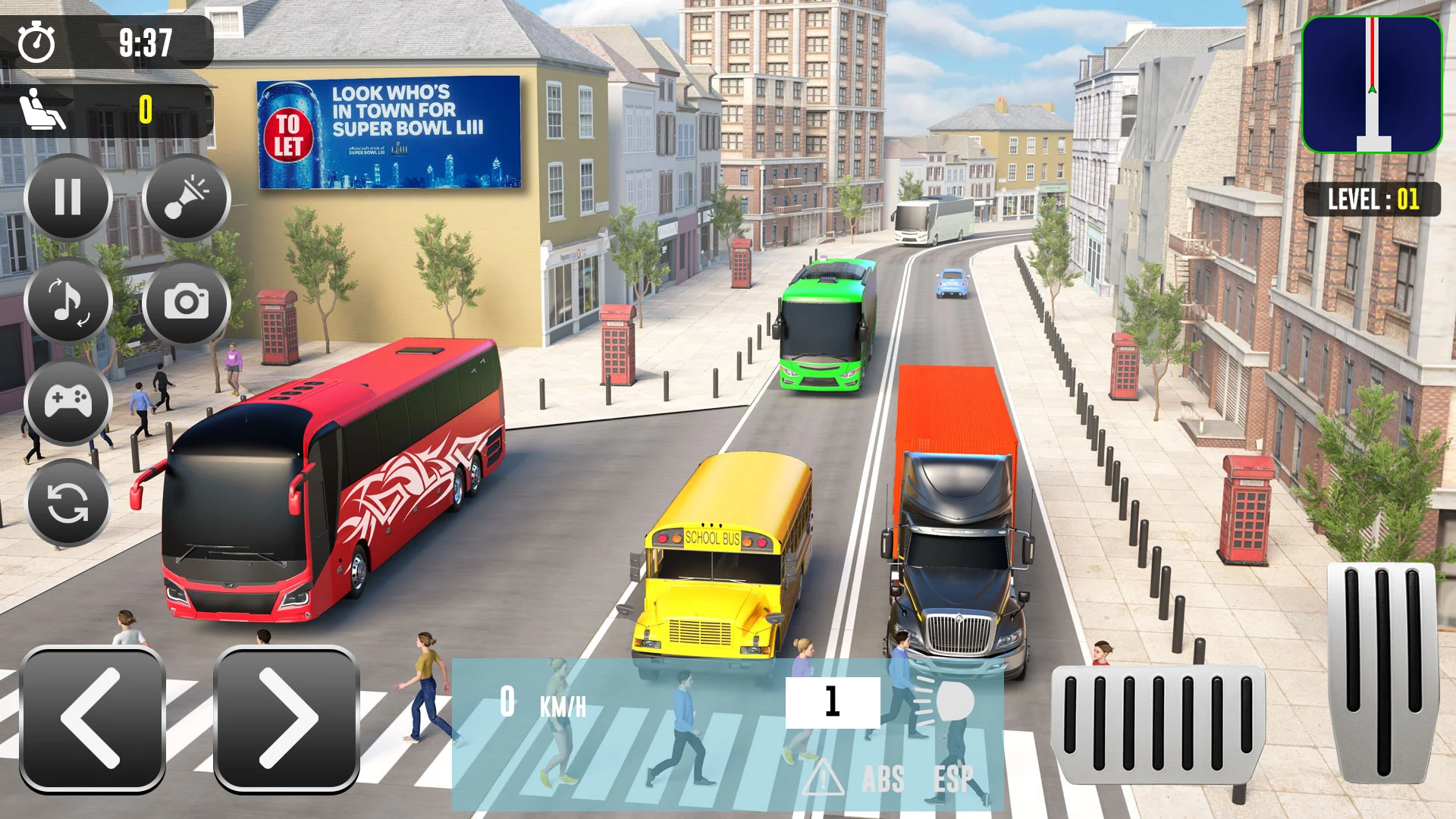Toggle the music note button
The image size is (1456, 819).
(68, 302)
